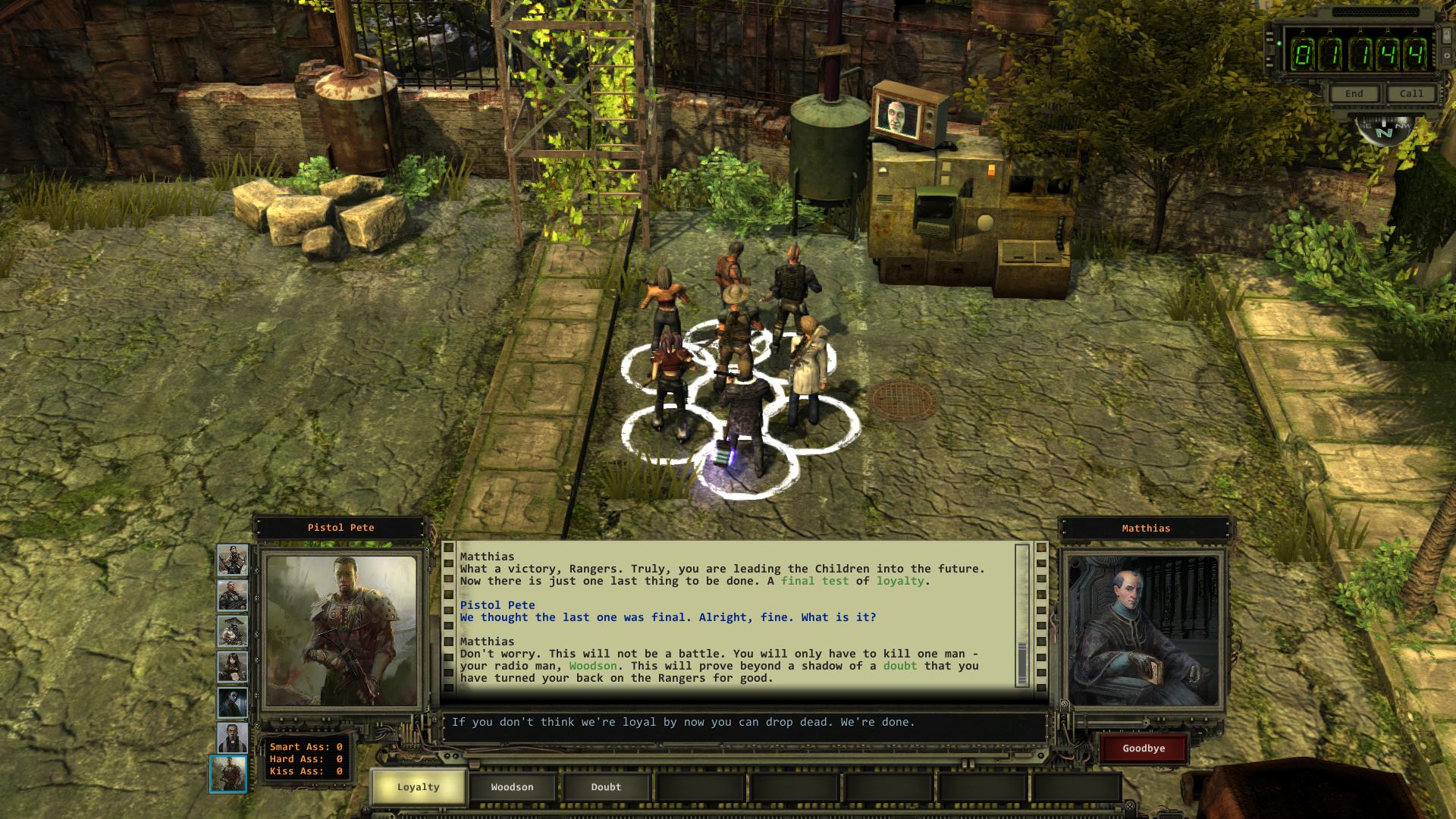
Task: Select the dark blue masked figure portrait
Action: [x=232, y=702]
